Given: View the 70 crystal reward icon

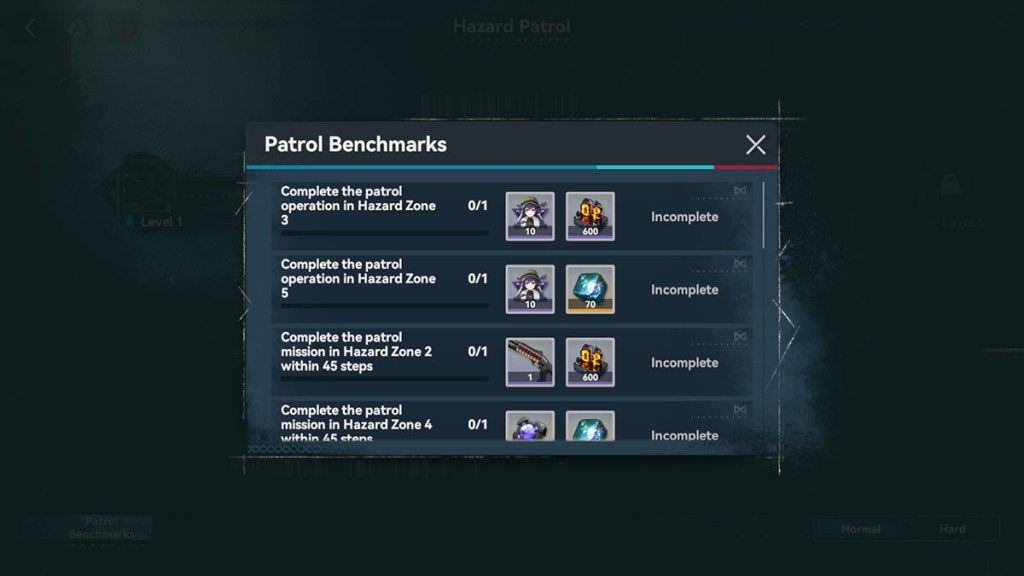Looking at the screenshot, I should [x=590, y=289].
